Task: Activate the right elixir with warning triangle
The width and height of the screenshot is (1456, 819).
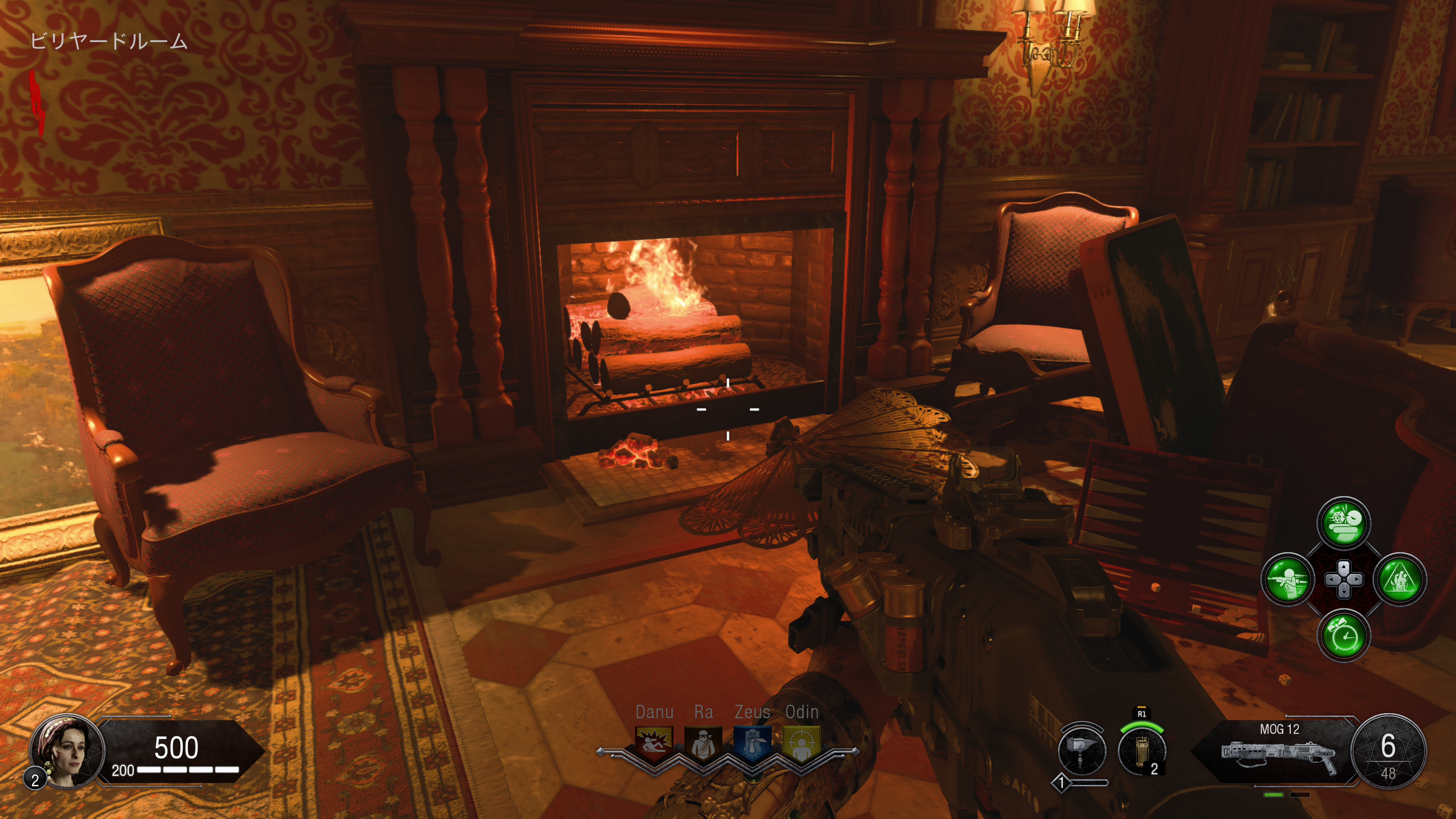Action: pyautogui.click(x=1400, y=579)
